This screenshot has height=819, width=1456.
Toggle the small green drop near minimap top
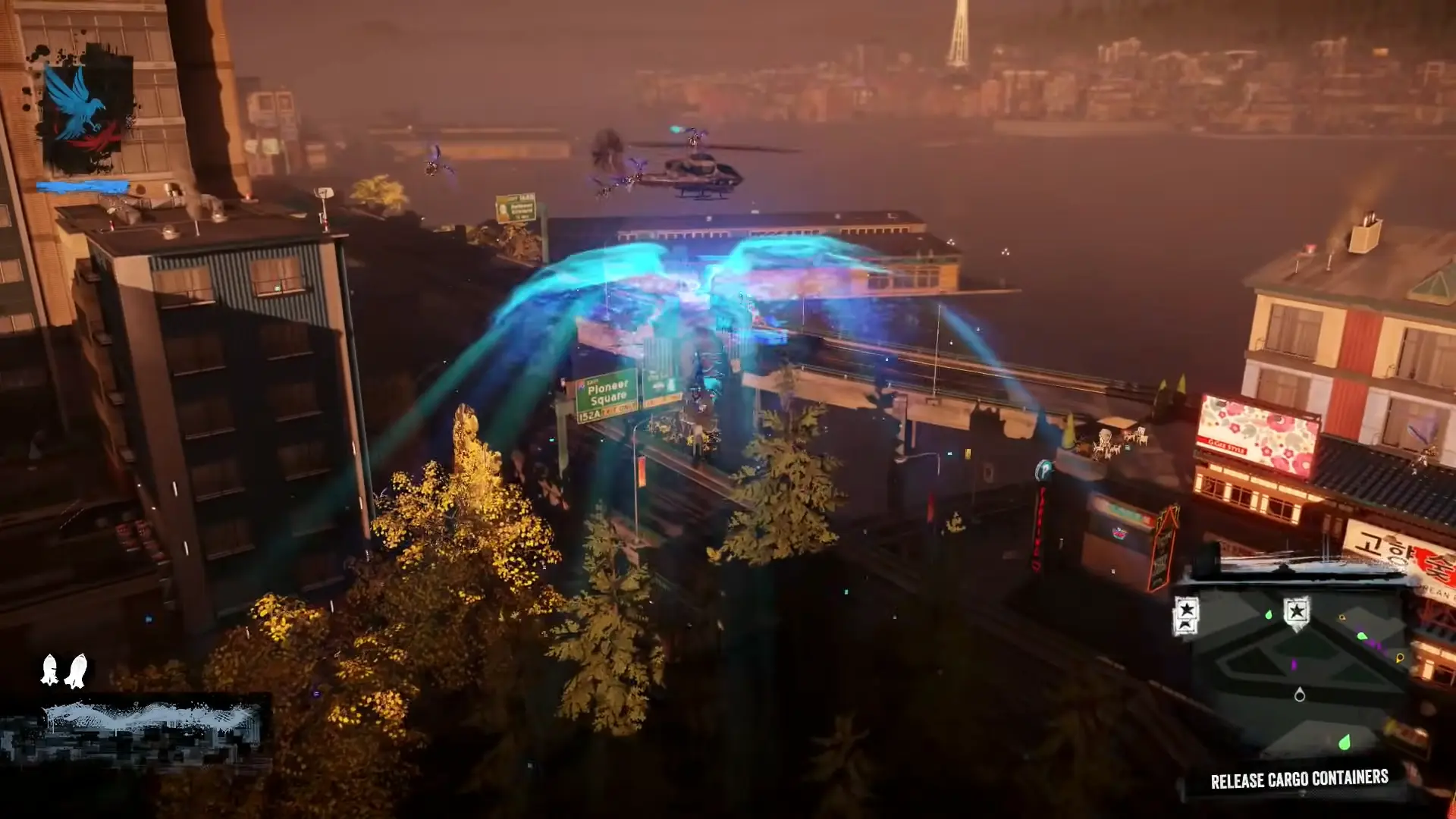[1268, 616]
